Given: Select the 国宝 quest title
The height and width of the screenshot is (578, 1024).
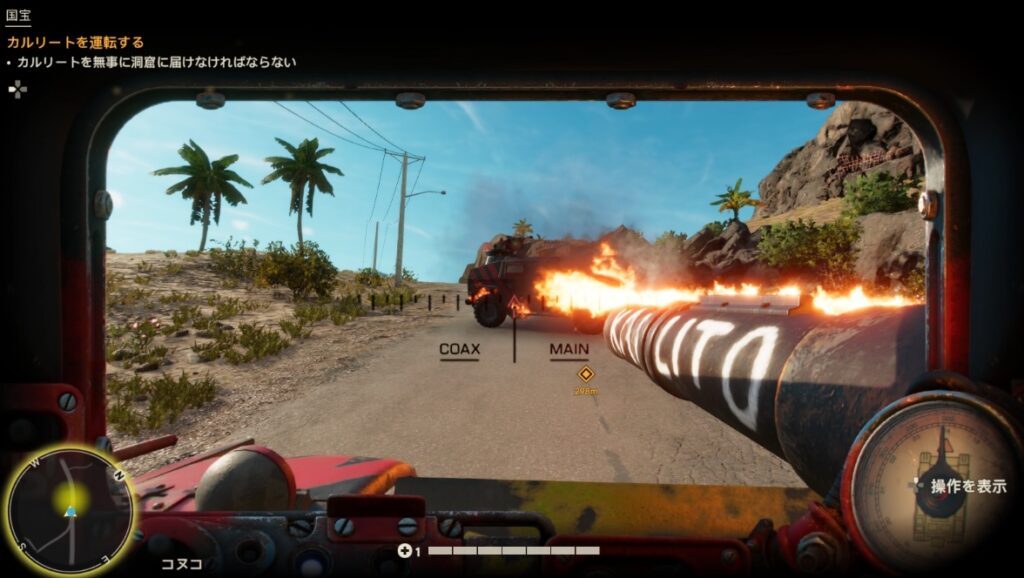Looking at the screenshot, I should pos(18,16).
